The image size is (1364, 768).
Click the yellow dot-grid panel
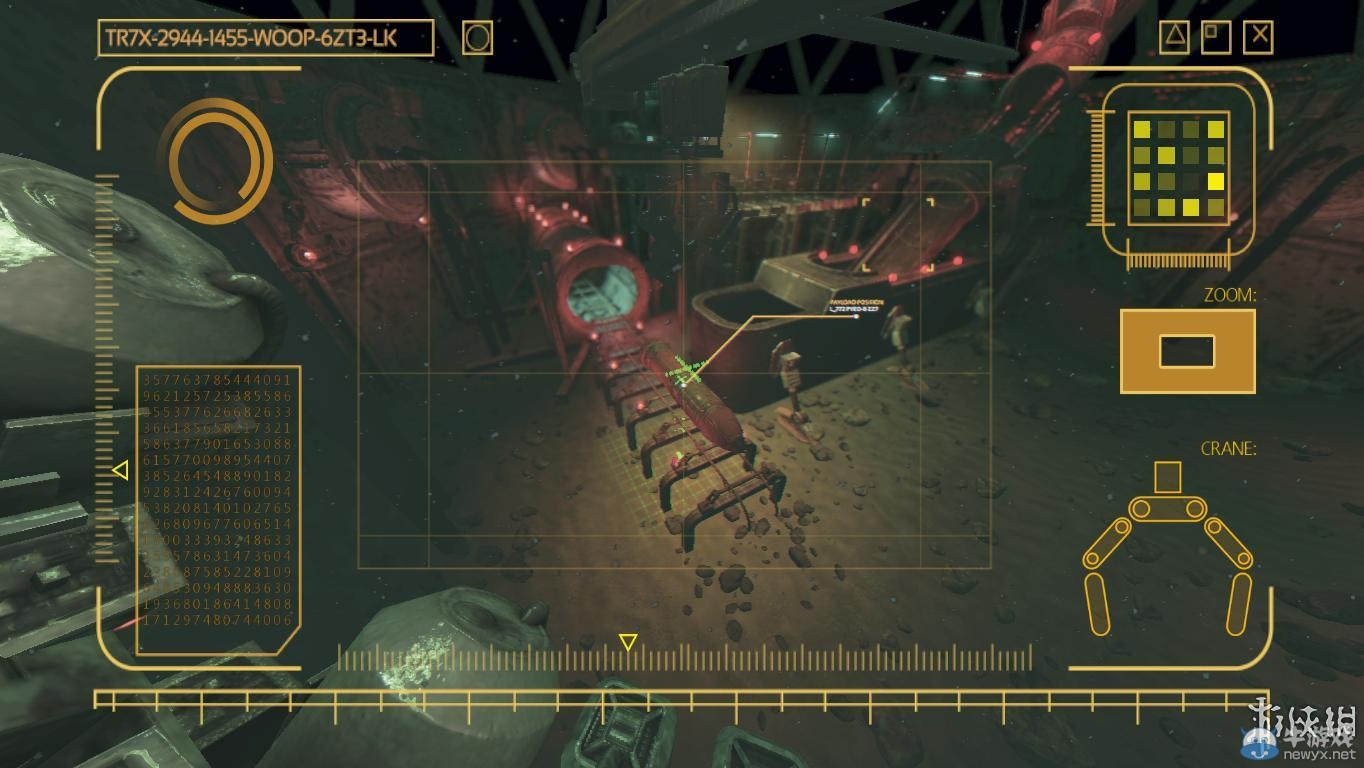click(1178, 168)
